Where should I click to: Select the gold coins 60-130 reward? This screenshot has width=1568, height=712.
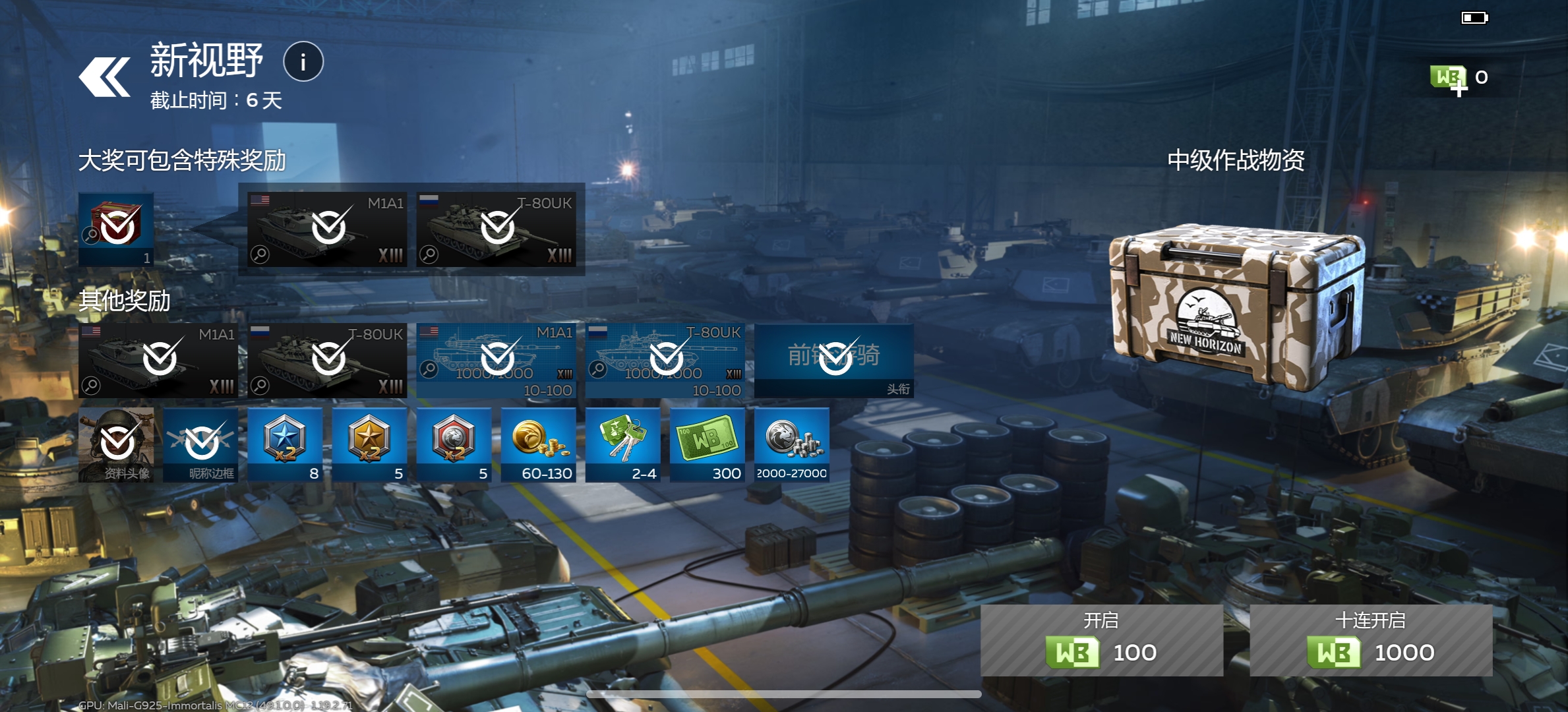(x=539, y=444)
